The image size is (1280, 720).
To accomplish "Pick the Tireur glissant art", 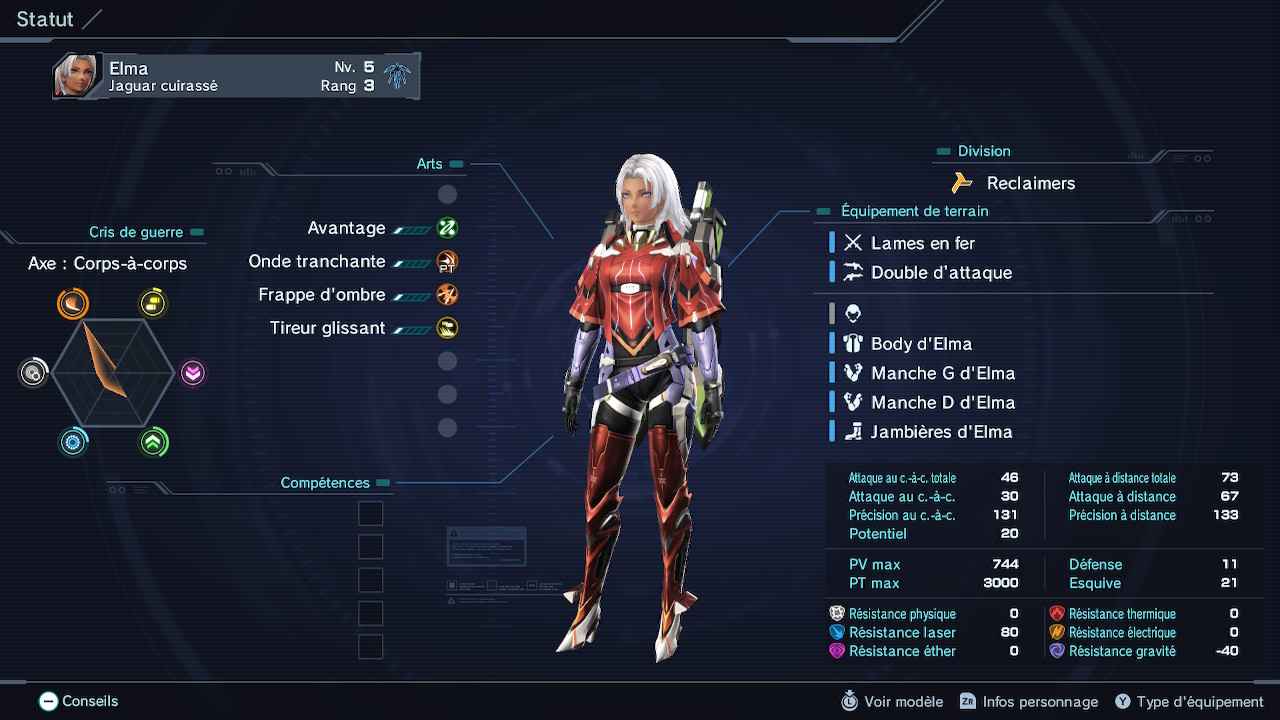I will pos(328,328).
